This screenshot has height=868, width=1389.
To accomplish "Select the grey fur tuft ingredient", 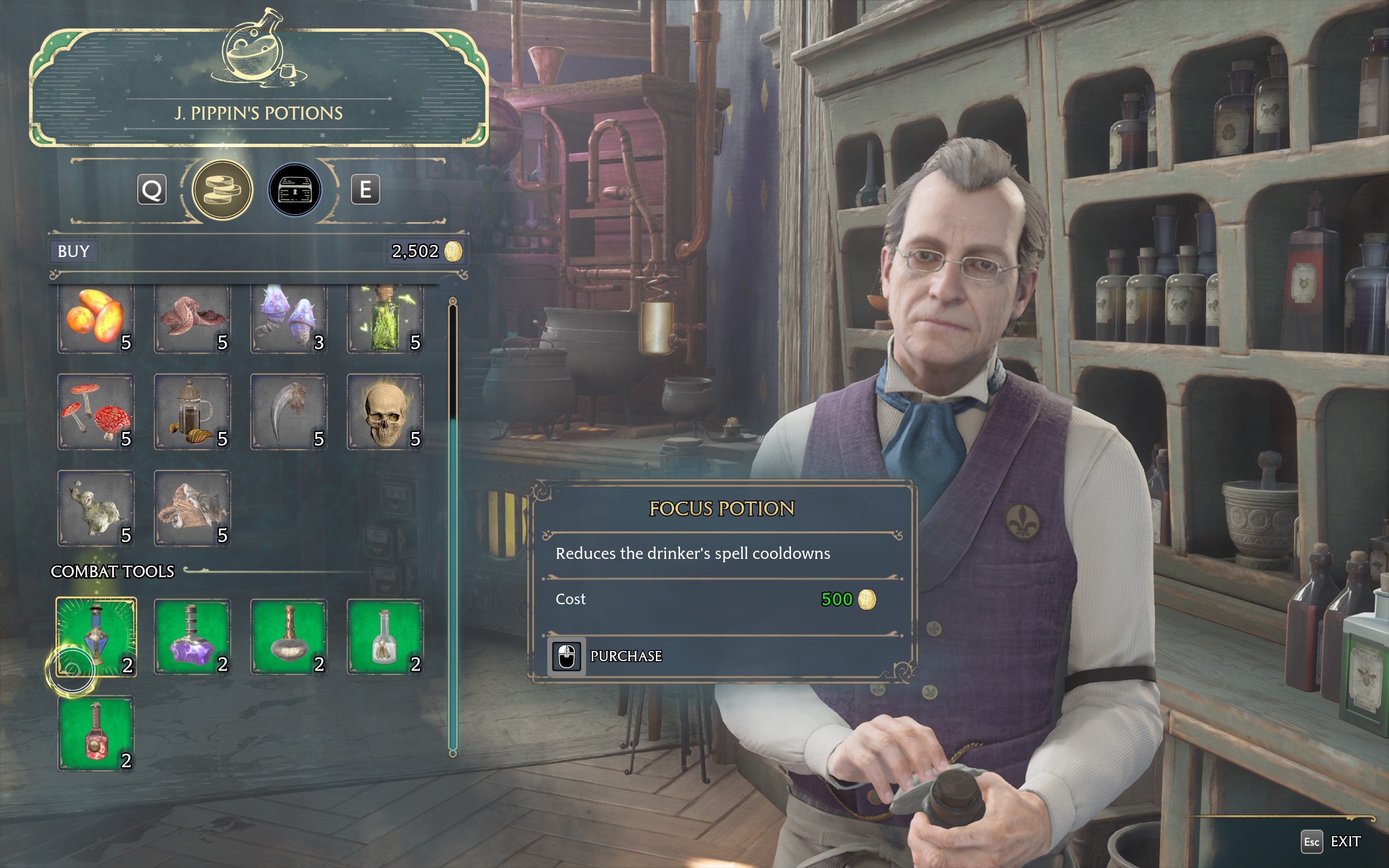I will pyautogui.click(x=96, y=508).
